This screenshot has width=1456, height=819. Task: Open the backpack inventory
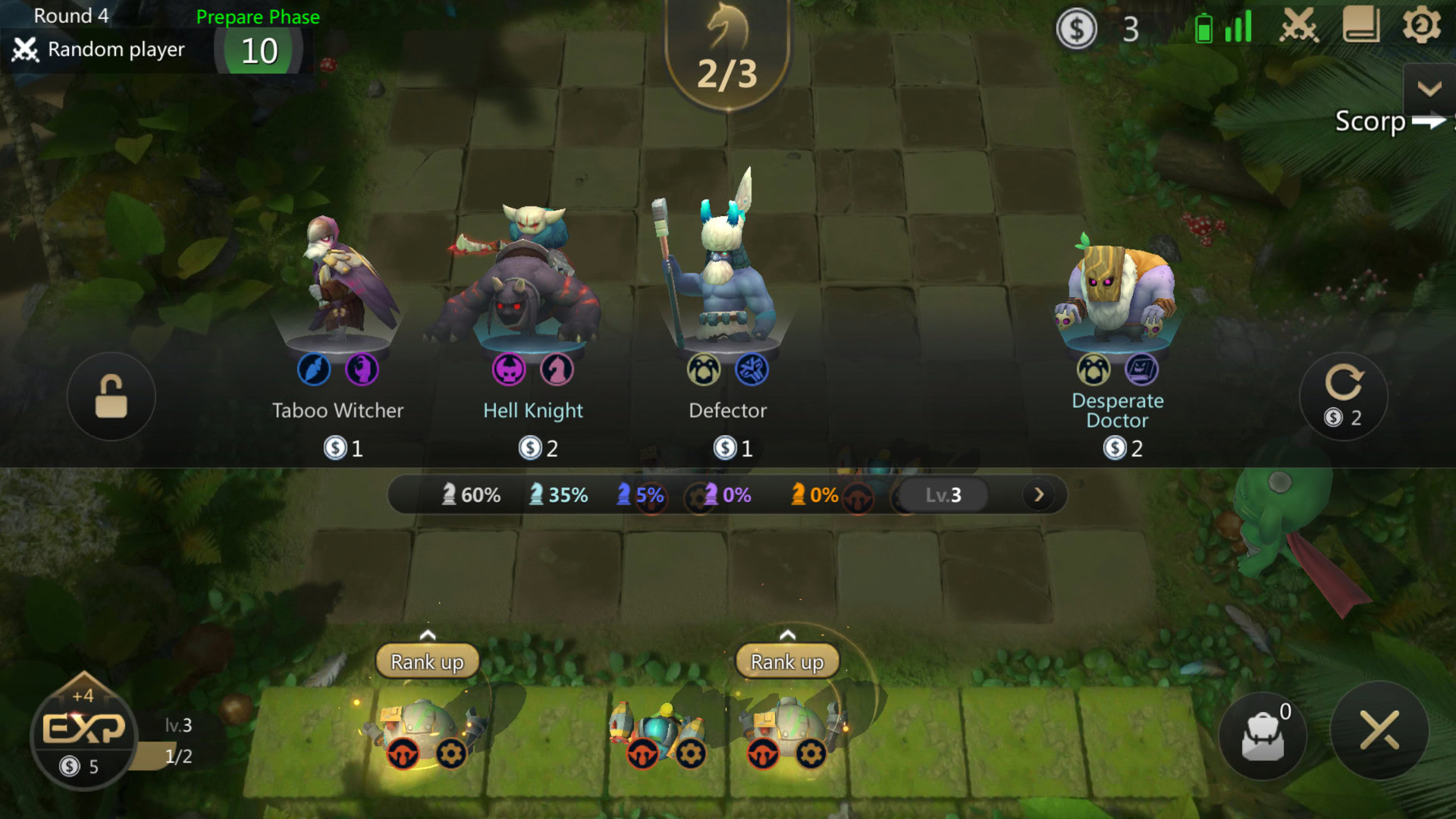pos(1263,734)
